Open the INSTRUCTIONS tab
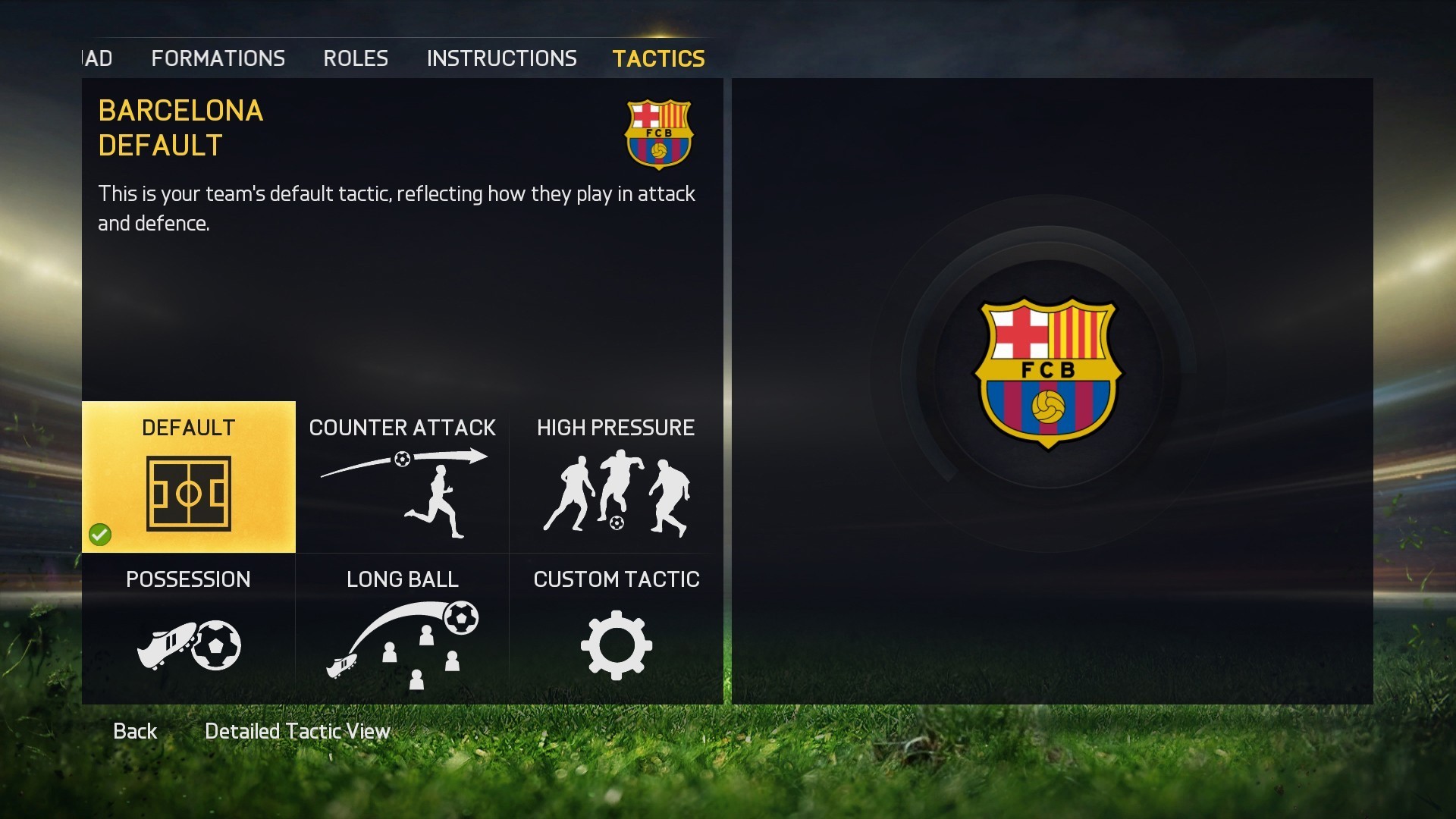Screen dimensions: 1456x819 click(502, 58)
